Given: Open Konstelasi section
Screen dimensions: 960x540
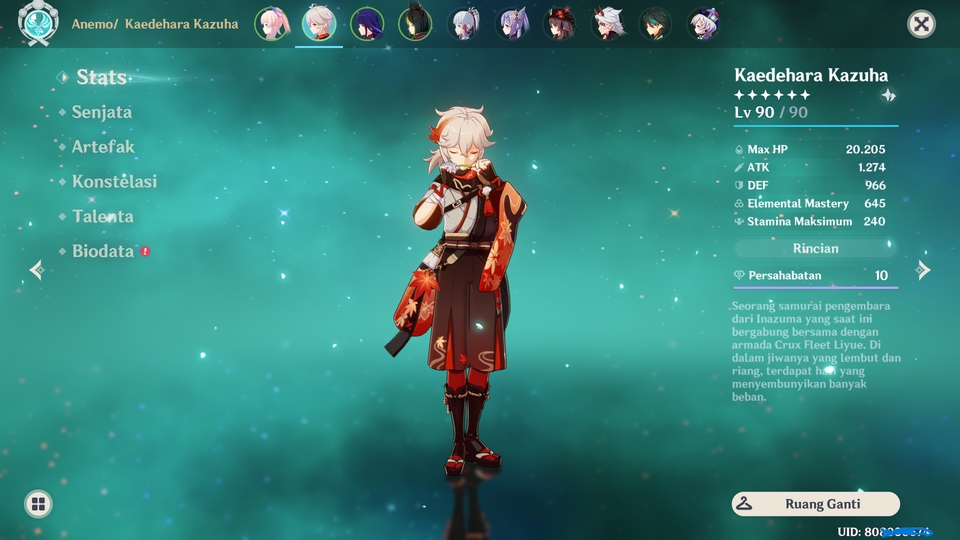Looking at the screenshot, I should pos(114,182).
